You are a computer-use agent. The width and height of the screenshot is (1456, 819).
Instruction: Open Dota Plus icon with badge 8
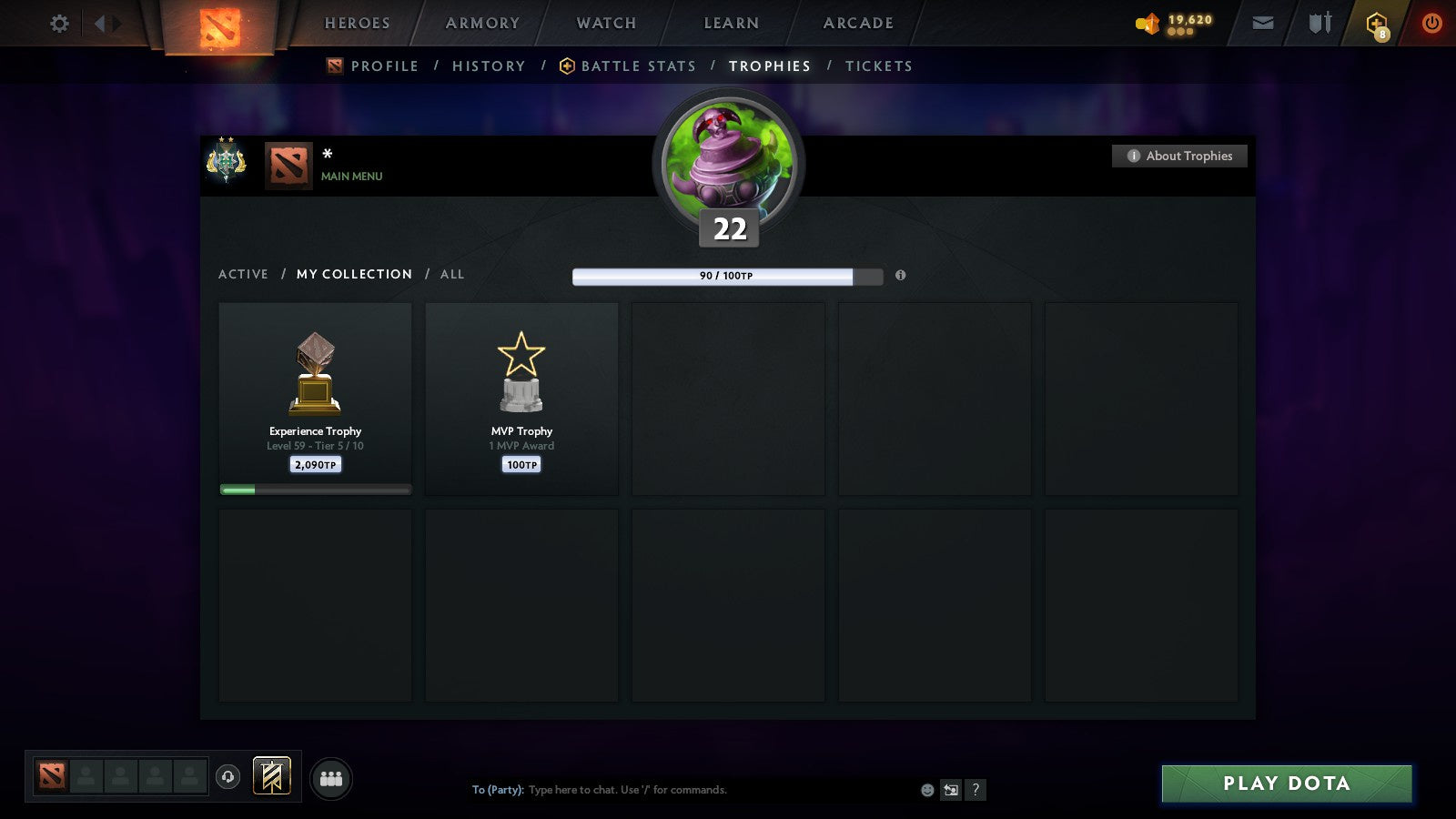(x=1375, y=23)
